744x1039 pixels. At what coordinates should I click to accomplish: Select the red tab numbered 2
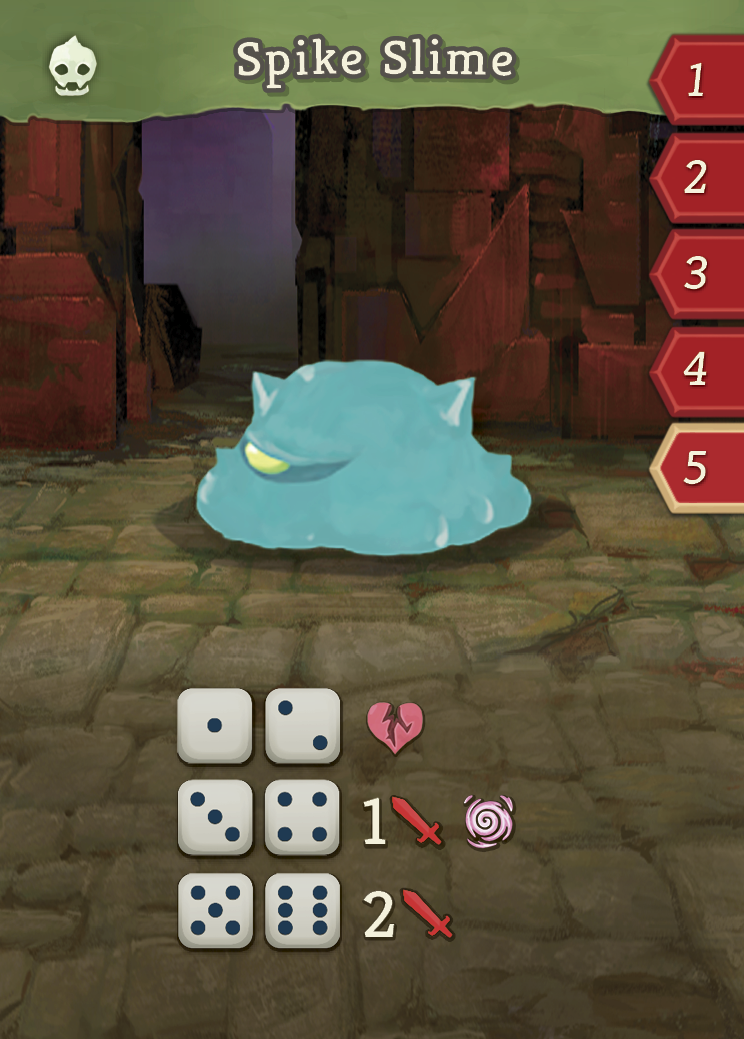(698, 177)
